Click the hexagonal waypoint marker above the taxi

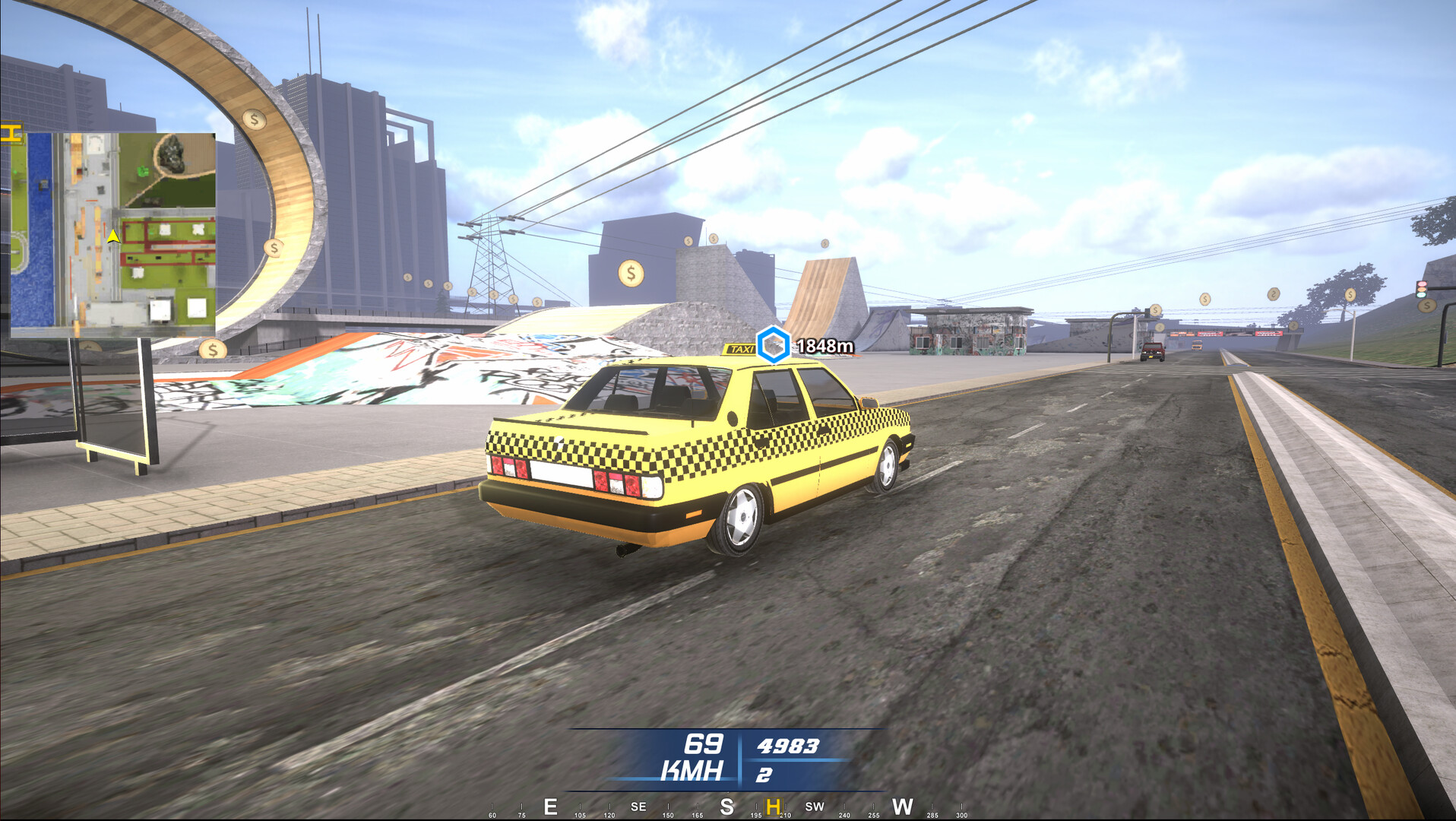[x=772, y=344]
